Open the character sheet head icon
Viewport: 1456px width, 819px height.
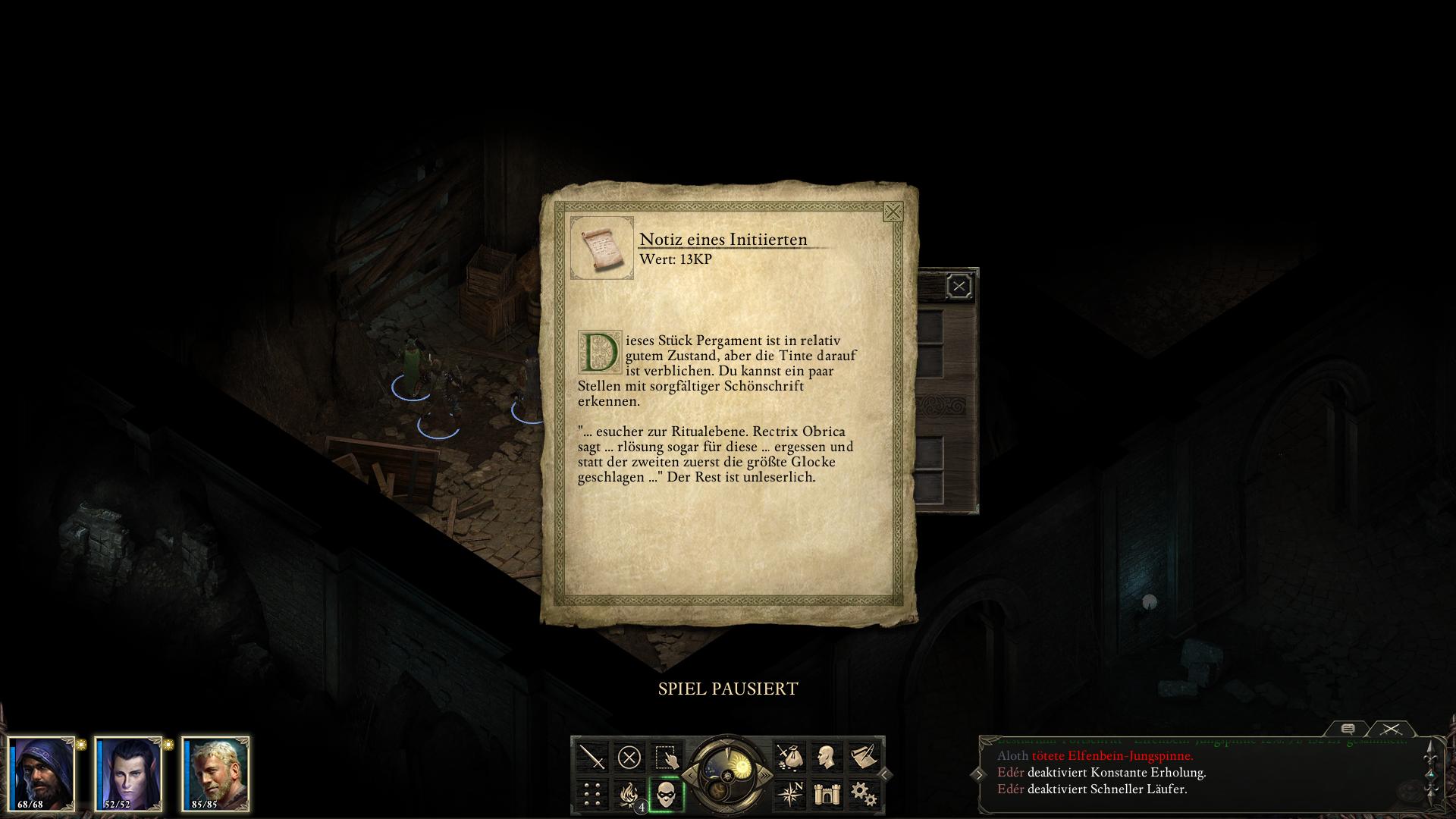point(826,757)
